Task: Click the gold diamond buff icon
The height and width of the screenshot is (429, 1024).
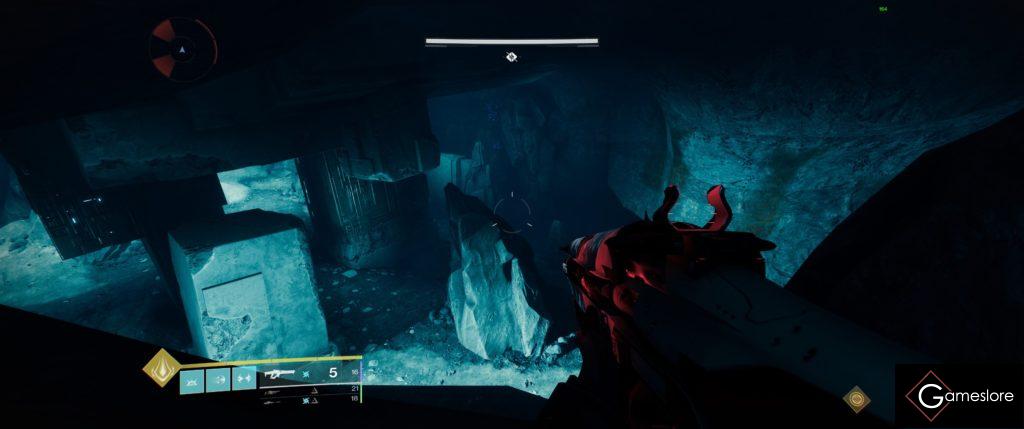Action: [855, 399]
